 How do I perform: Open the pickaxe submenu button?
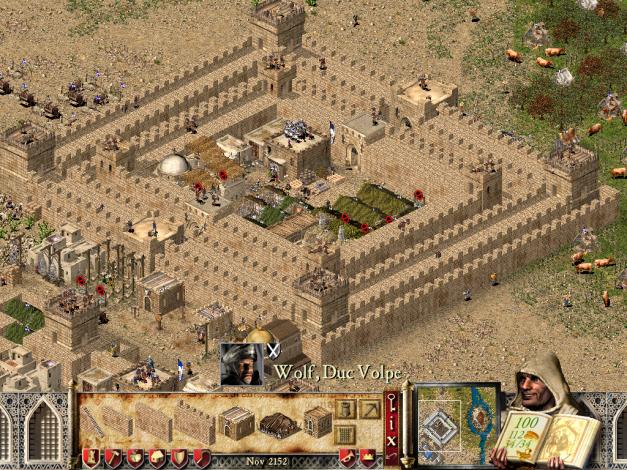[x=369, y=409]
